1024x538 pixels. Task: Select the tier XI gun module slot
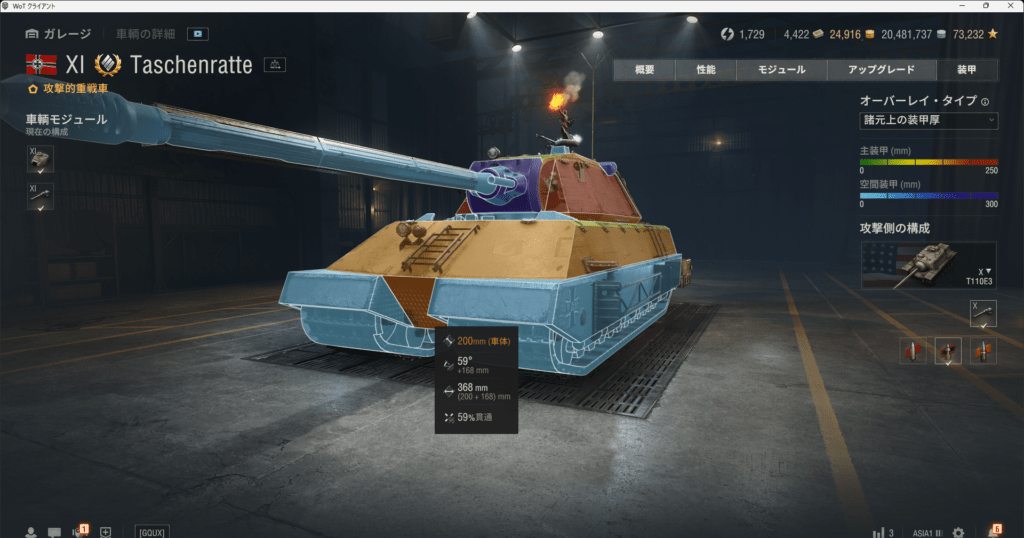pos(40,197)
